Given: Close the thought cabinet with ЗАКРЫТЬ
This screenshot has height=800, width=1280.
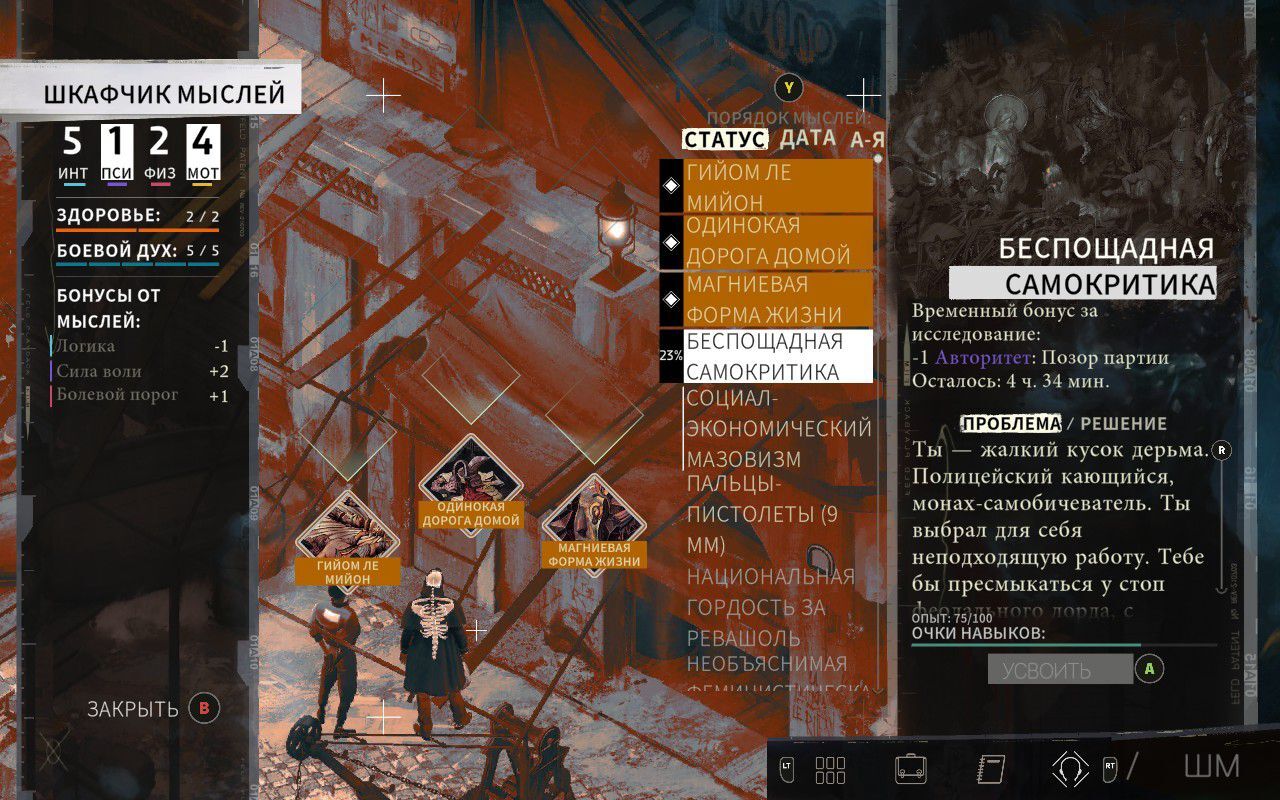Looking at the screenshot, I should (134, 709).
